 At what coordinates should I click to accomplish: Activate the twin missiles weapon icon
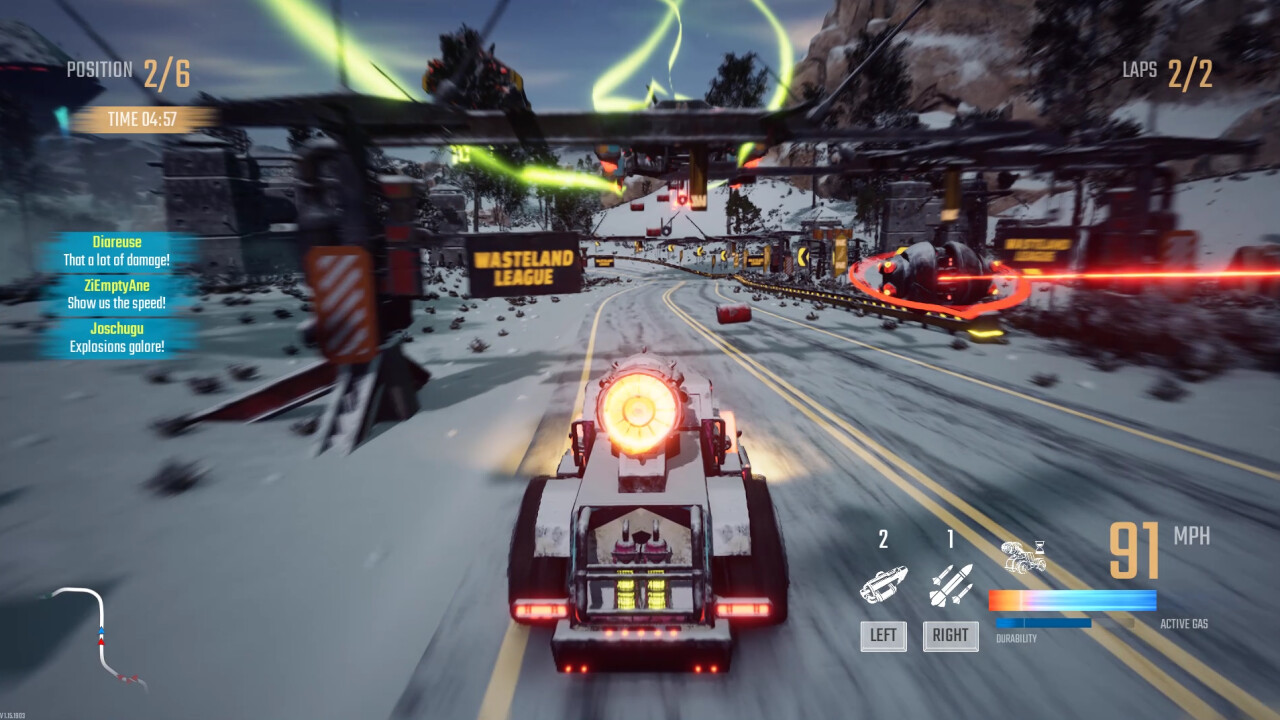pyautogui.click(x=950, y=585)
